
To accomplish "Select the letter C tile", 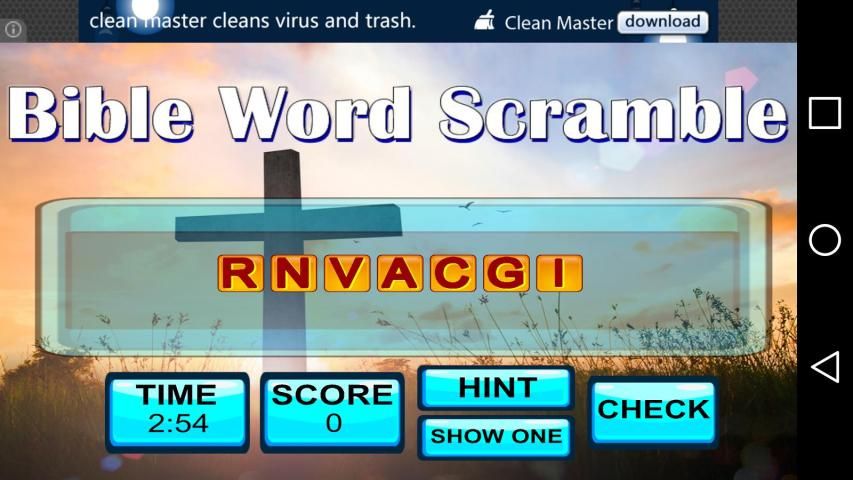I will pos(452,273).
